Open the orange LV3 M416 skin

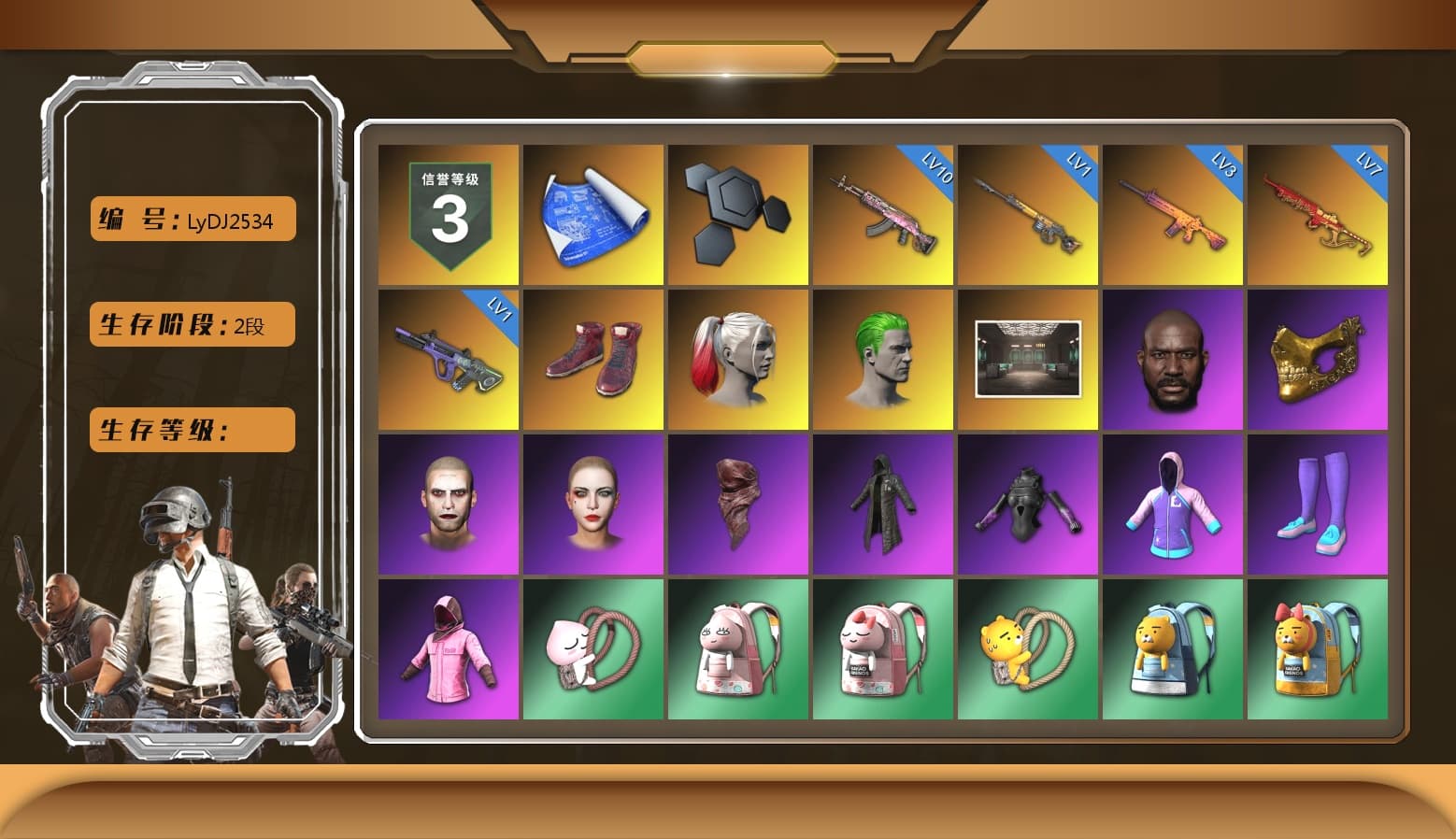coord(1174,213)
